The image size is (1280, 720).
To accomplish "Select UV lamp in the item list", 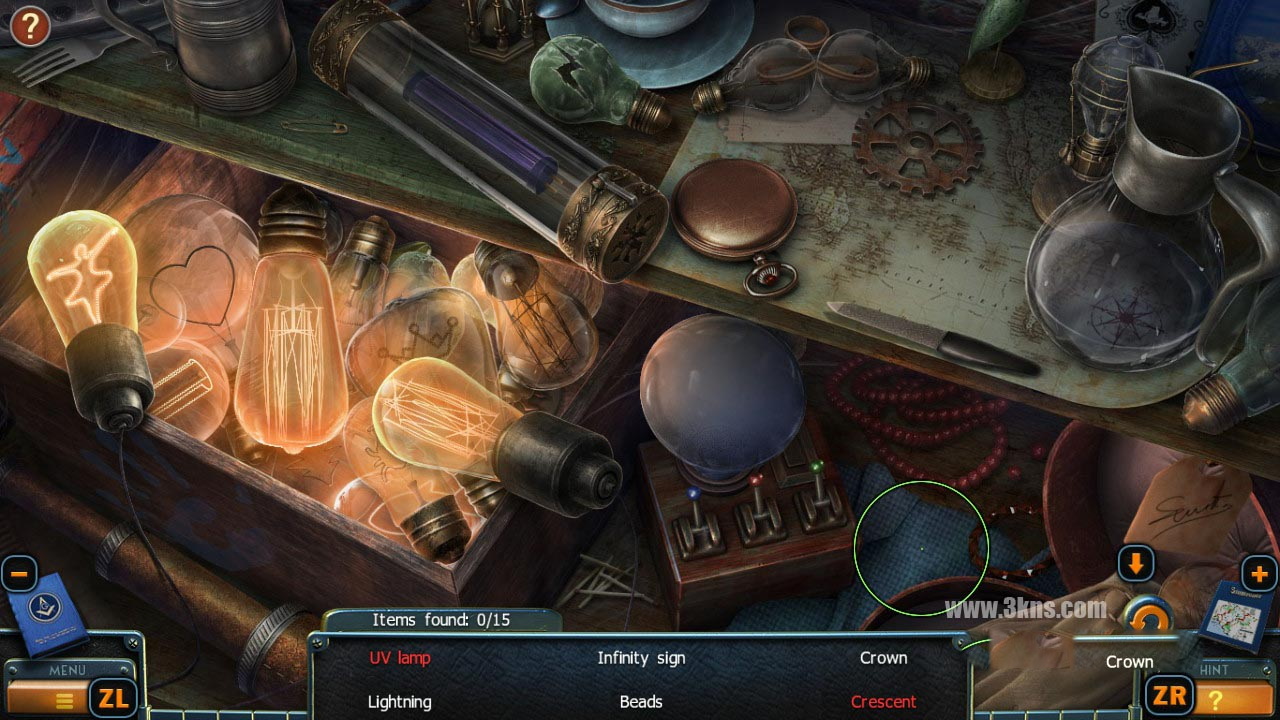I will click(x=400, y=658).
